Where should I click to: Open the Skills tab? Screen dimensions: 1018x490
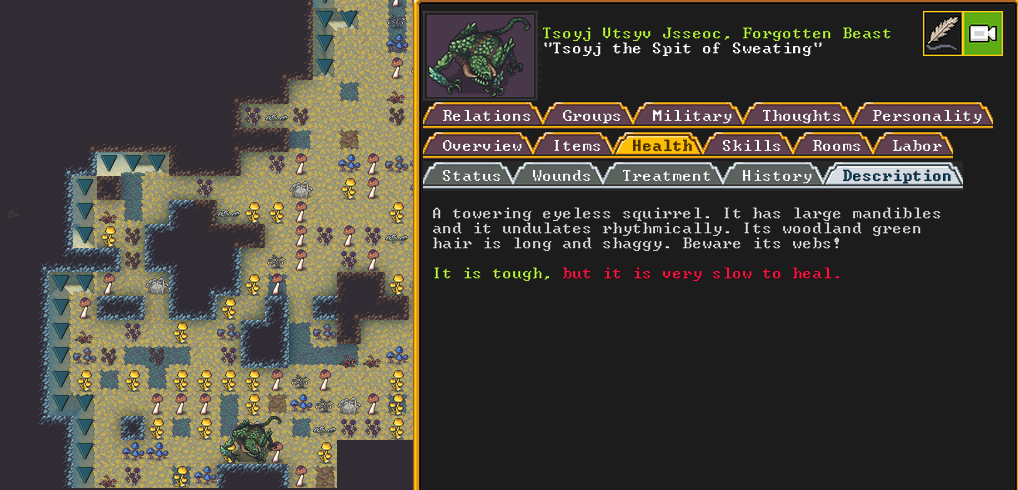pos(752,146)
